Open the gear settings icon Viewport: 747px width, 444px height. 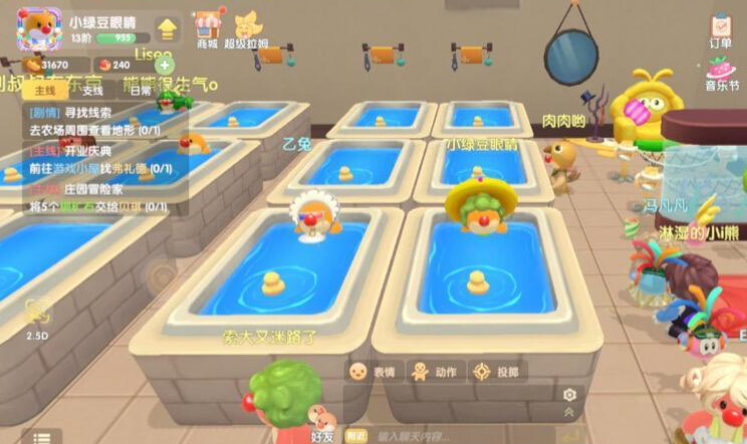click(x=569, y=394)
